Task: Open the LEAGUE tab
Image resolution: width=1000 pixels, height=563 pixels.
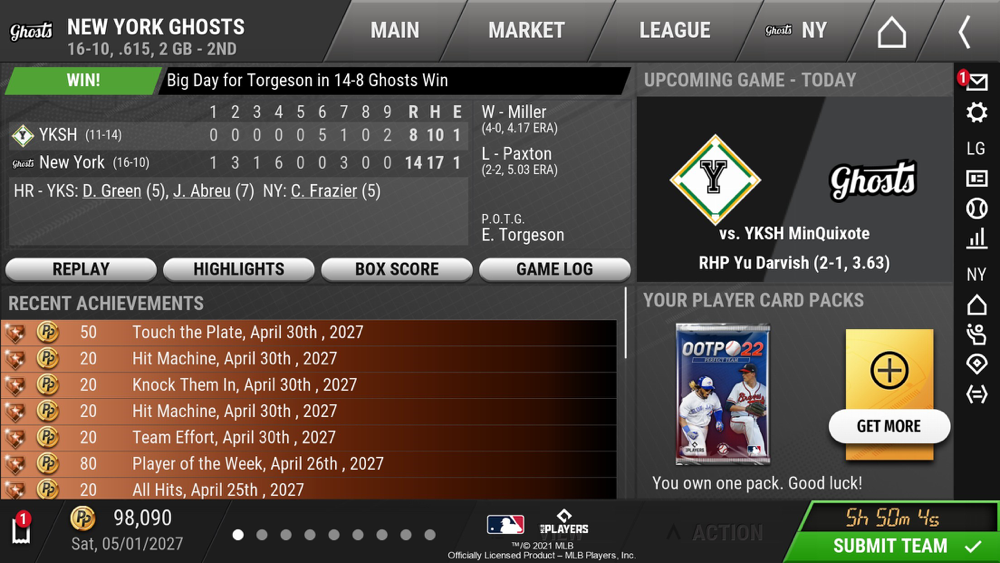Action: (675, 31)
